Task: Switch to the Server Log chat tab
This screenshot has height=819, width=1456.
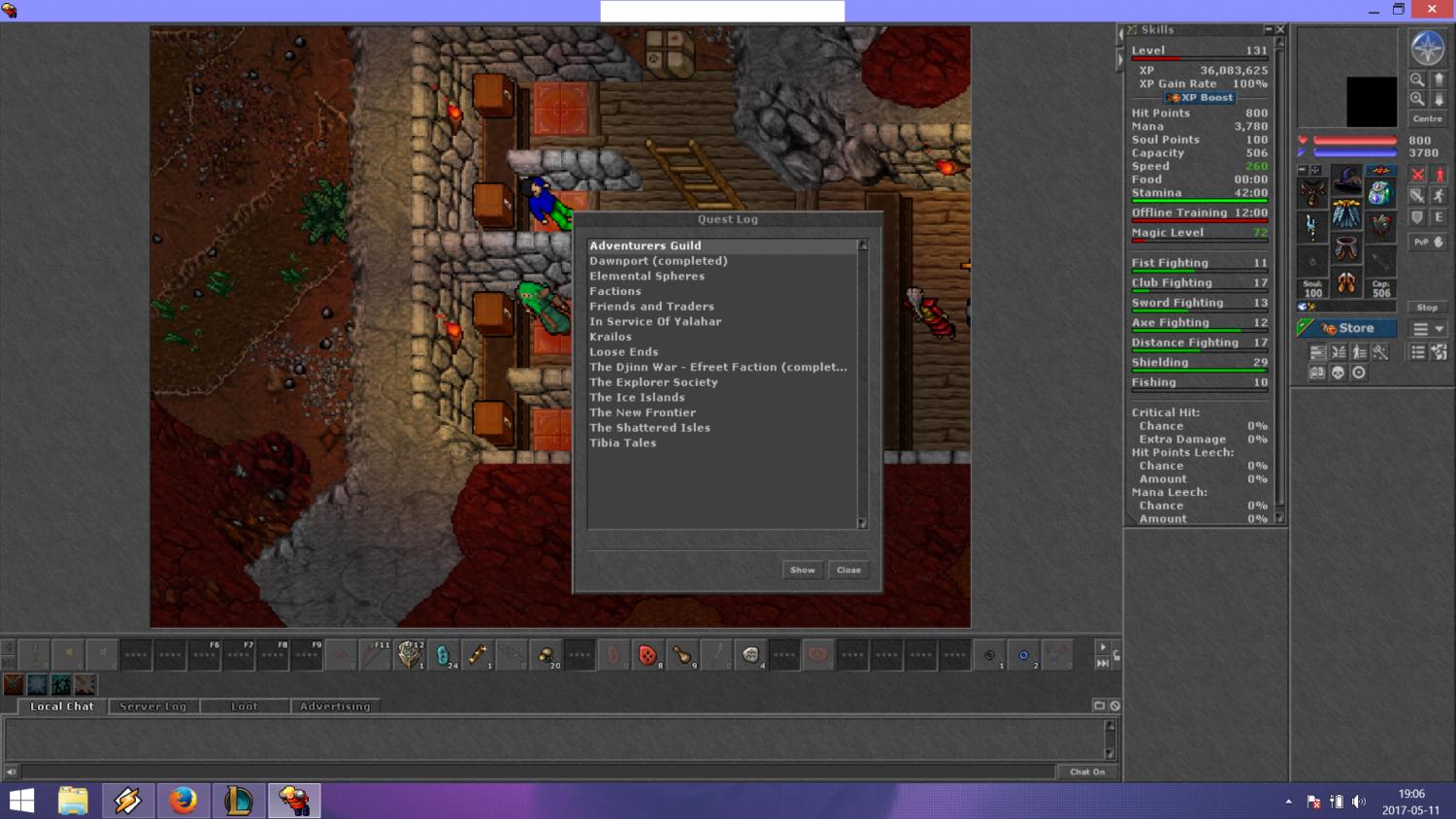Action: [x=152, y=706]
